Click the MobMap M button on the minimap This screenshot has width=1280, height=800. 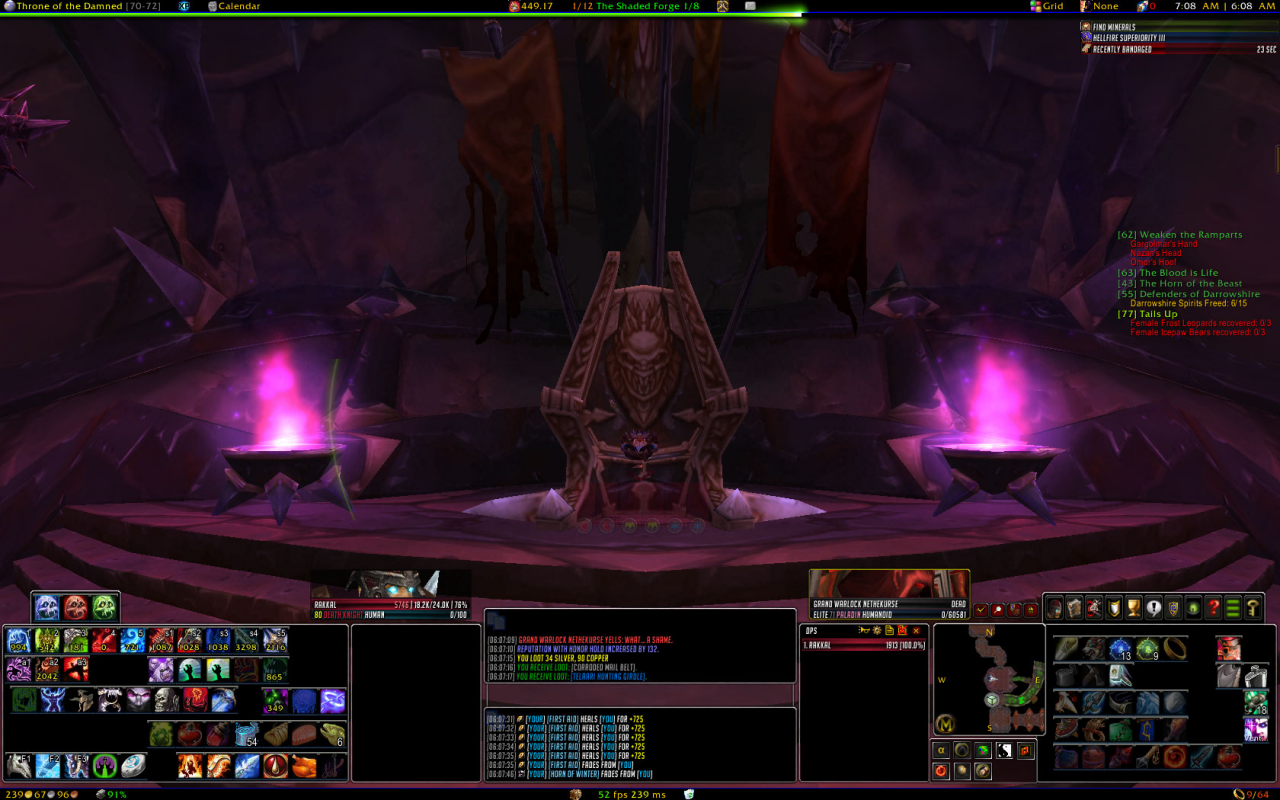(x=945, y=724)
